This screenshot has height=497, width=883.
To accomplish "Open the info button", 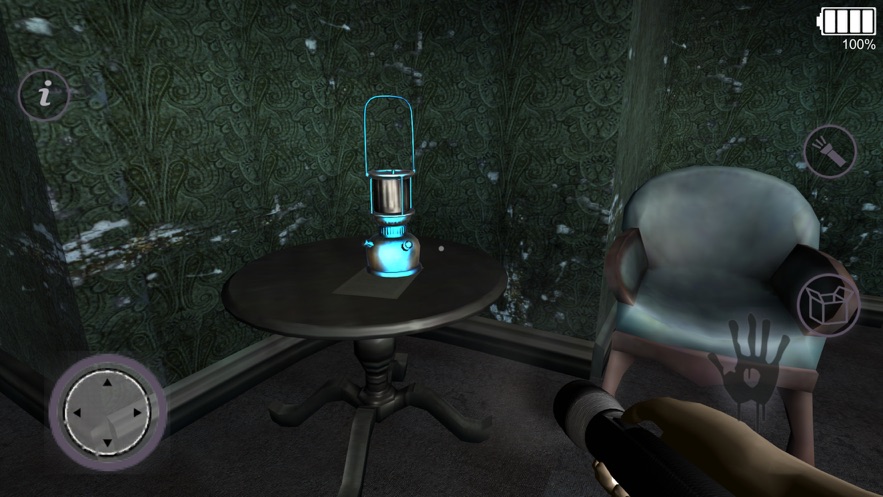I will [x=45, y=96].
